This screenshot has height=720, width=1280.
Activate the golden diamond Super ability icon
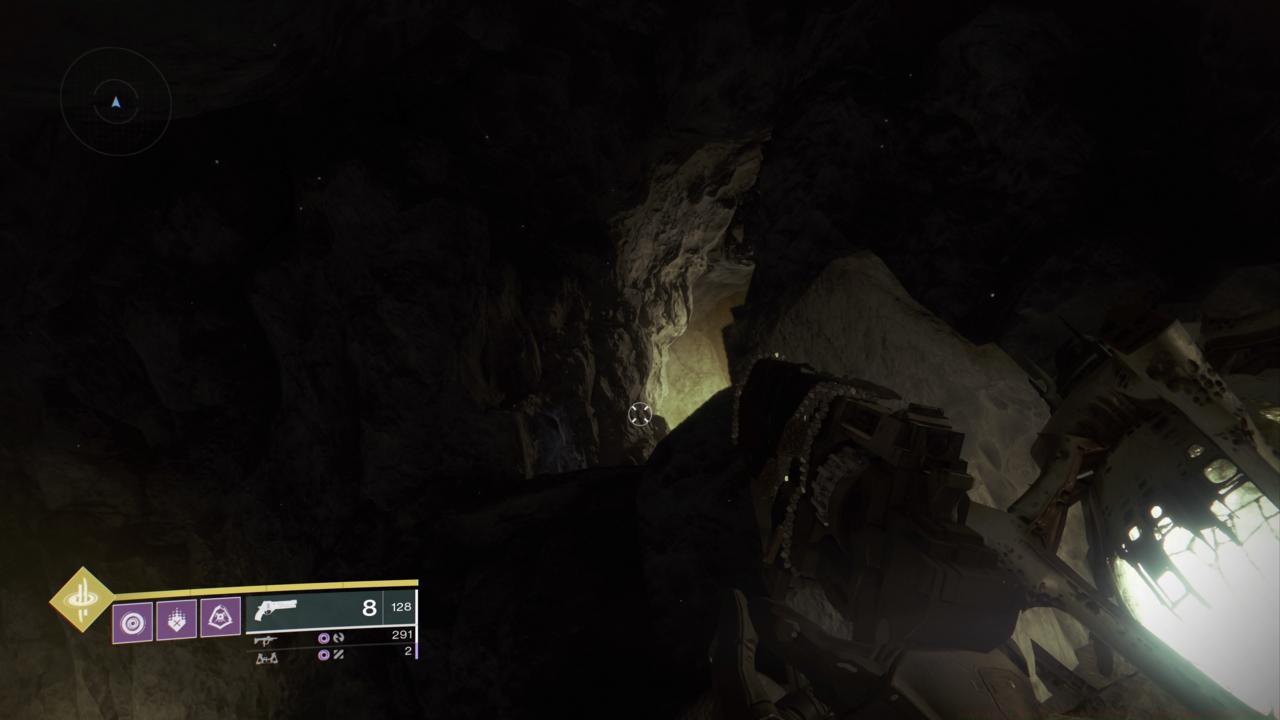(83, 599)
